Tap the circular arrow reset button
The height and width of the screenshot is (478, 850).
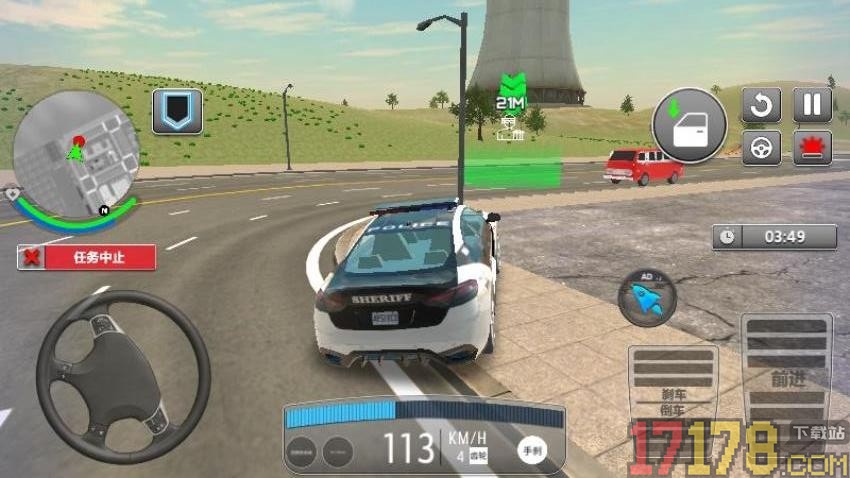coord(761,105)
